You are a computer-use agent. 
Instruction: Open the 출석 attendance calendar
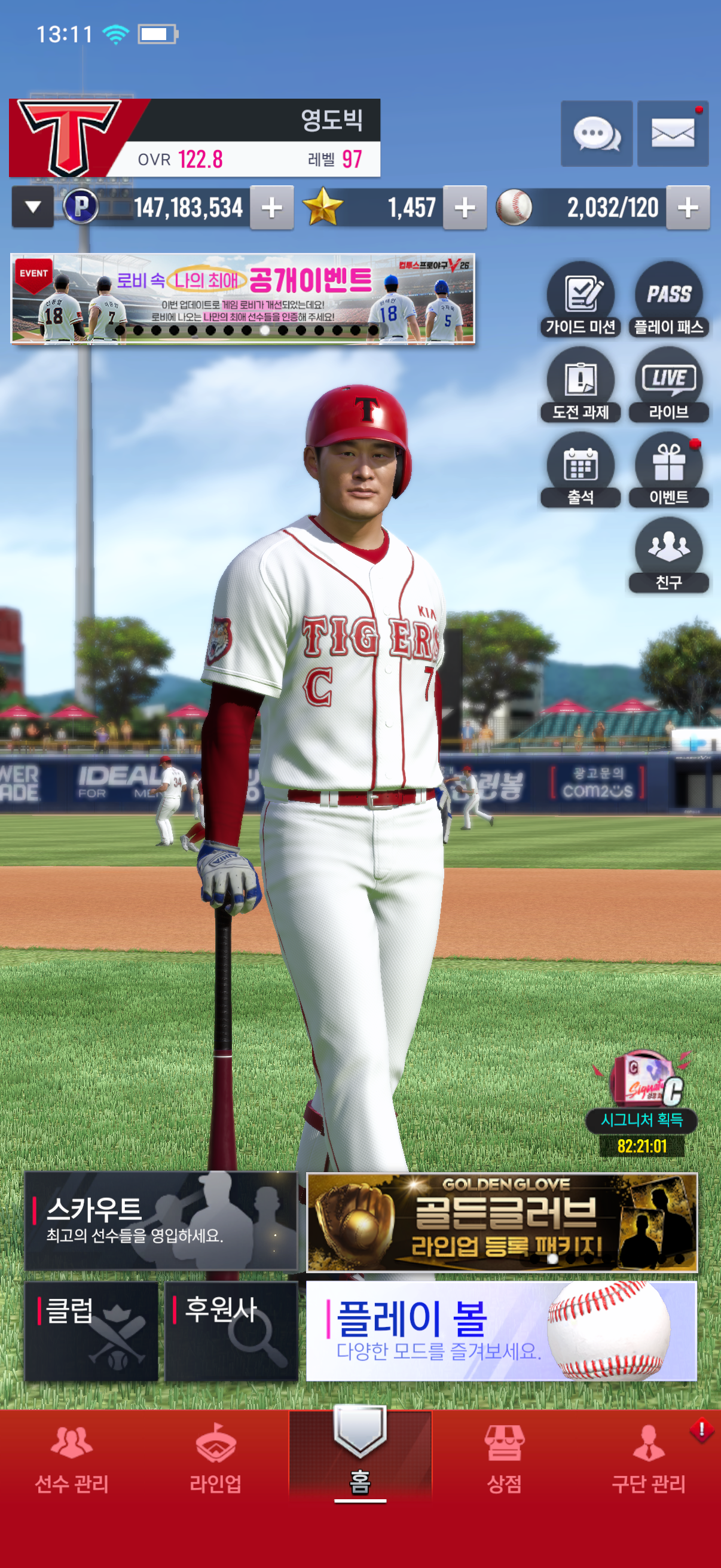coord(581,470)
